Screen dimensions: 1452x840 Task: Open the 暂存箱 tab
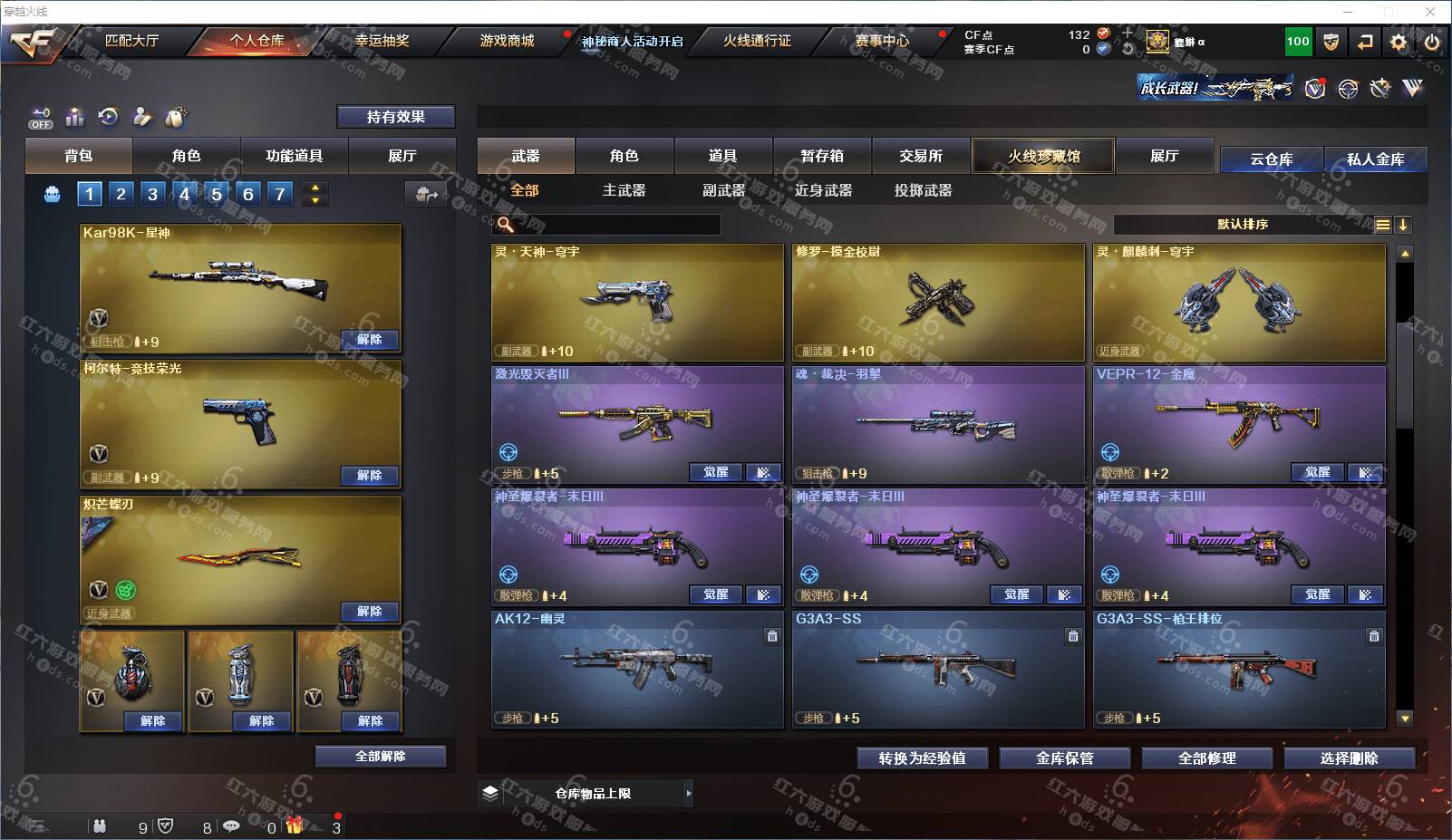[821, 156]
